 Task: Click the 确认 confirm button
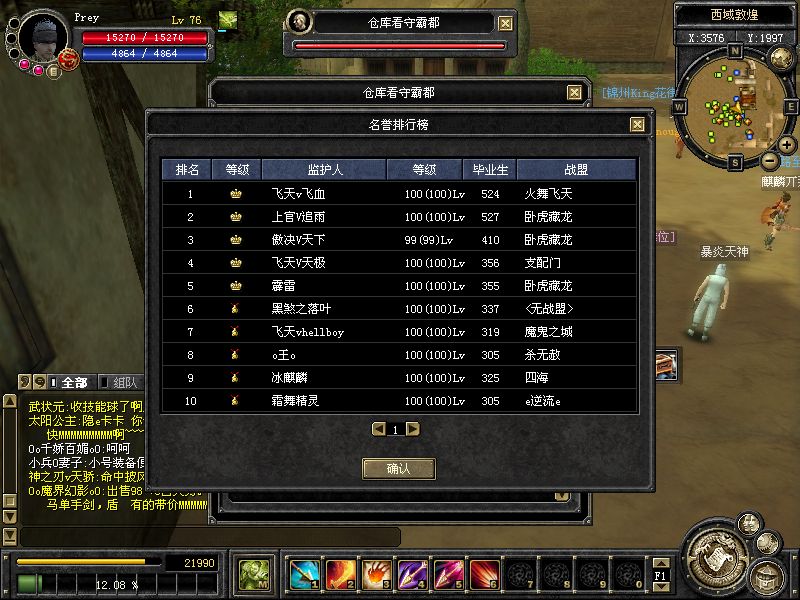[399, 468]
